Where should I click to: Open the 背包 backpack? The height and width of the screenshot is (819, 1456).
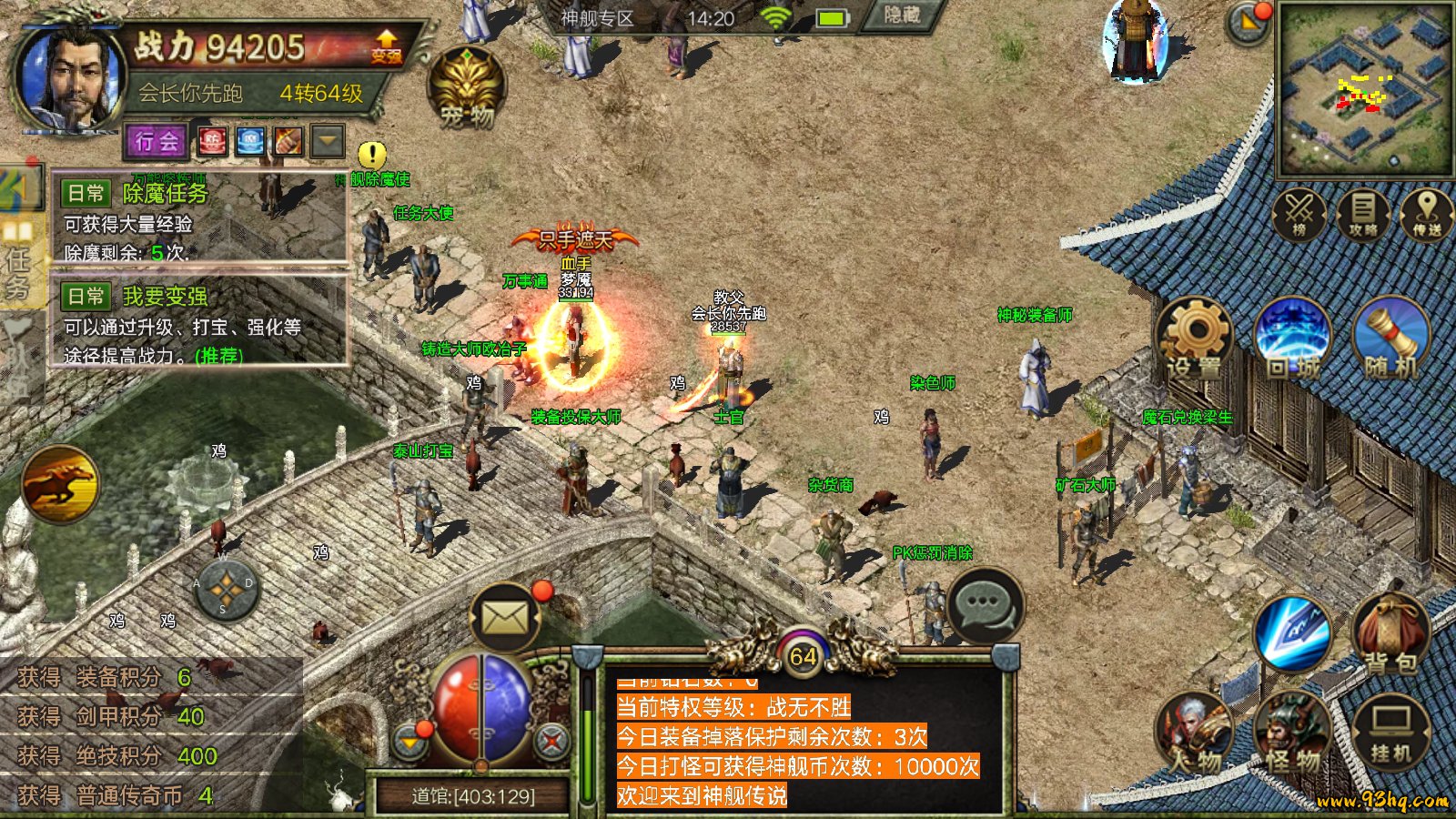point(1390,635)
